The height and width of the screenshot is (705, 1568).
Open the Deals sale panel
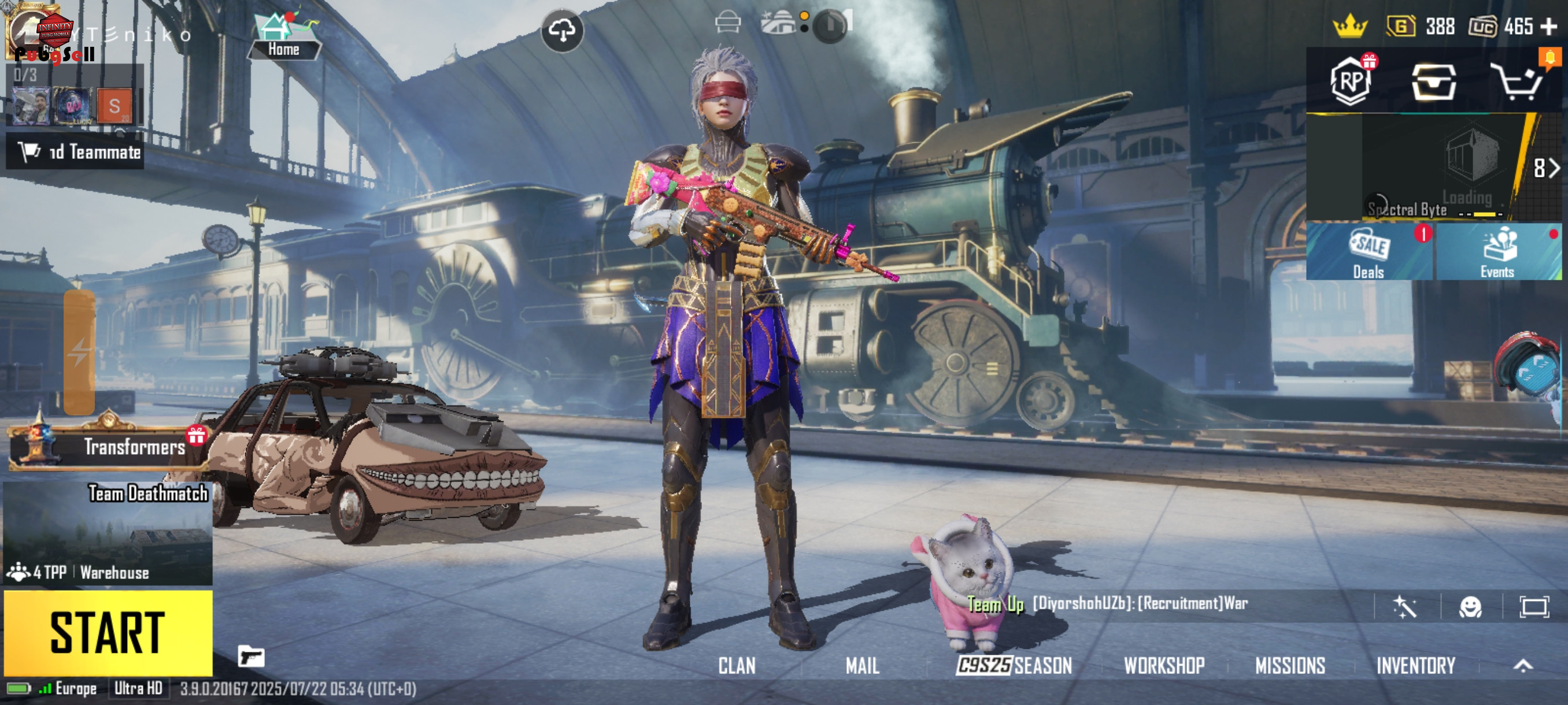1369,252
